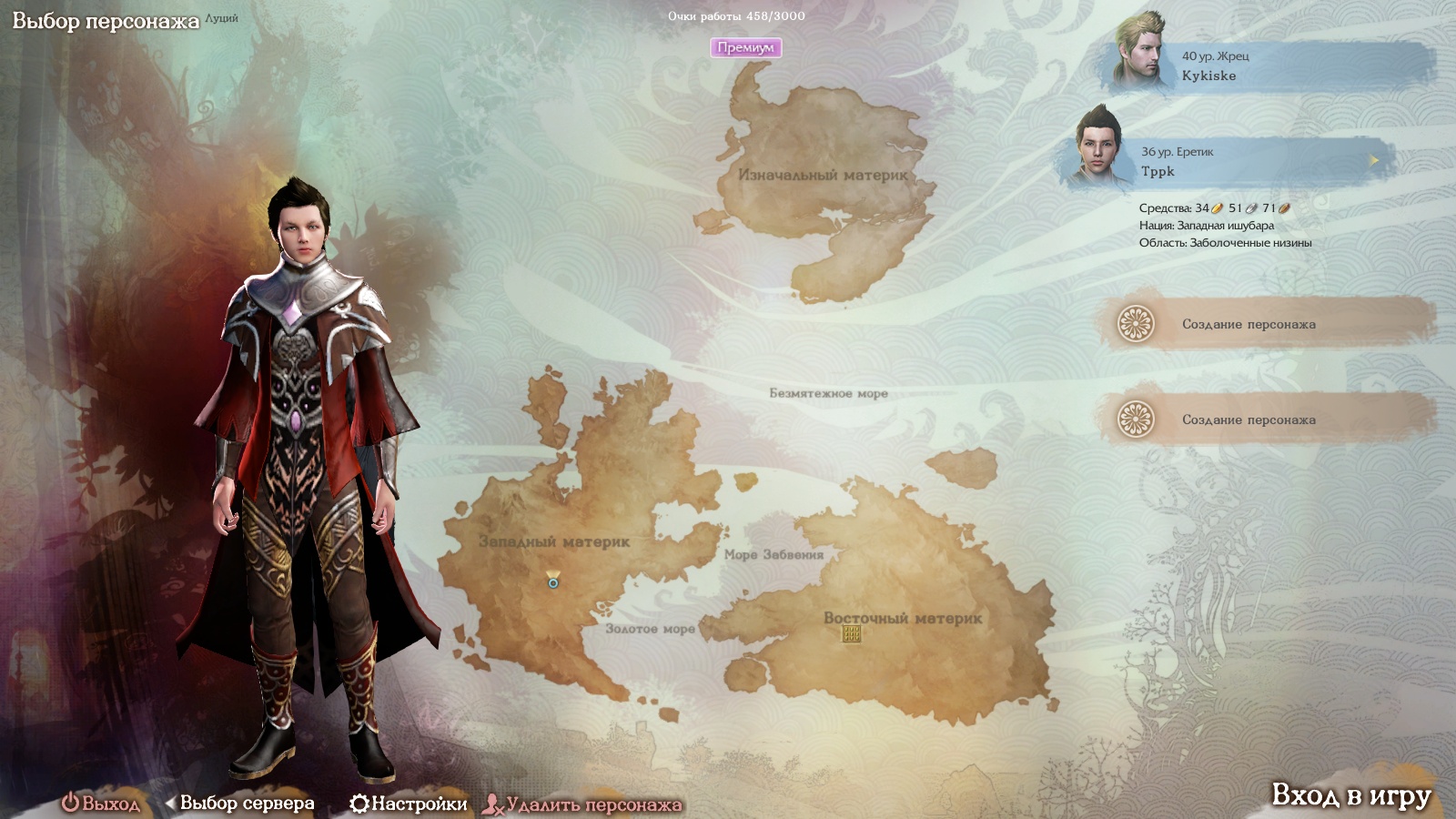Click the location marker on Западный материк

[x=553, y=580]
